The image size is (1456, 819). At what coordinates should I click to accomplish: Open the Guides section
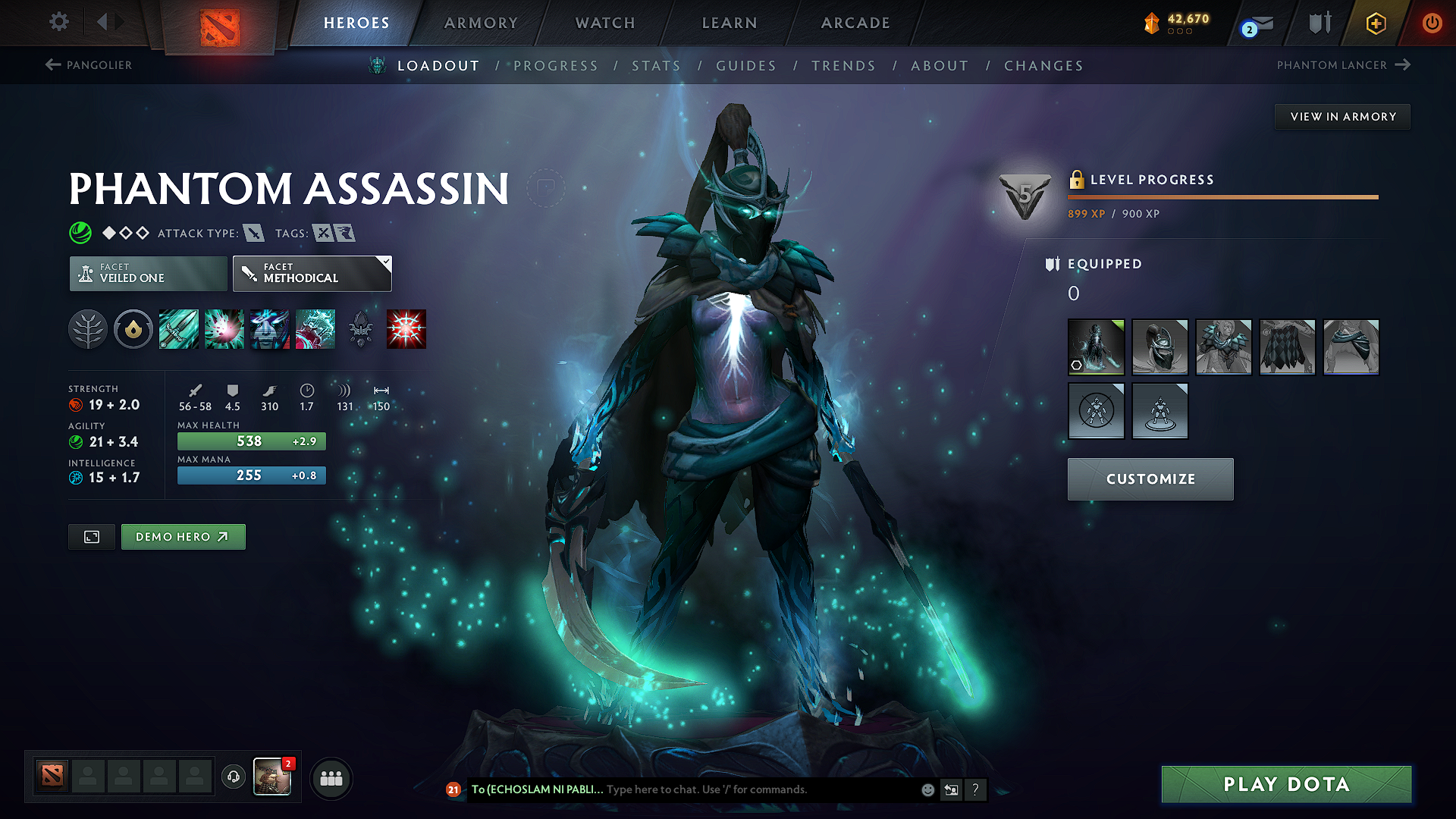click(x=746, y=66)
